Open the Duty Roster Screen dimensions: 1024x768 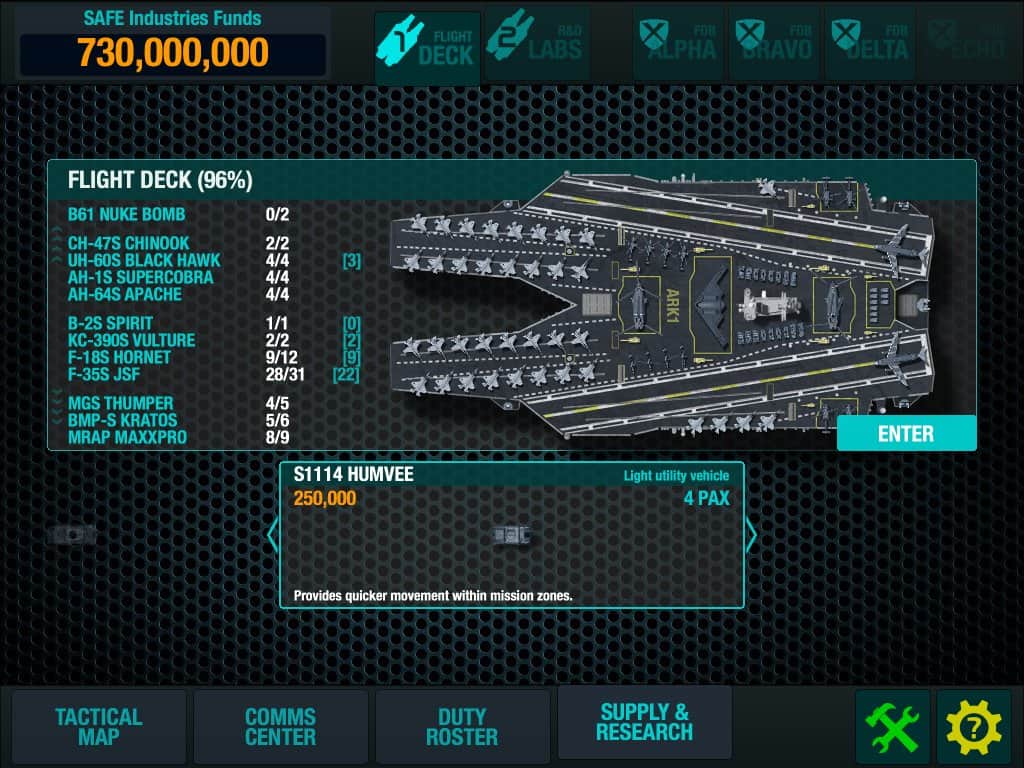462,727
